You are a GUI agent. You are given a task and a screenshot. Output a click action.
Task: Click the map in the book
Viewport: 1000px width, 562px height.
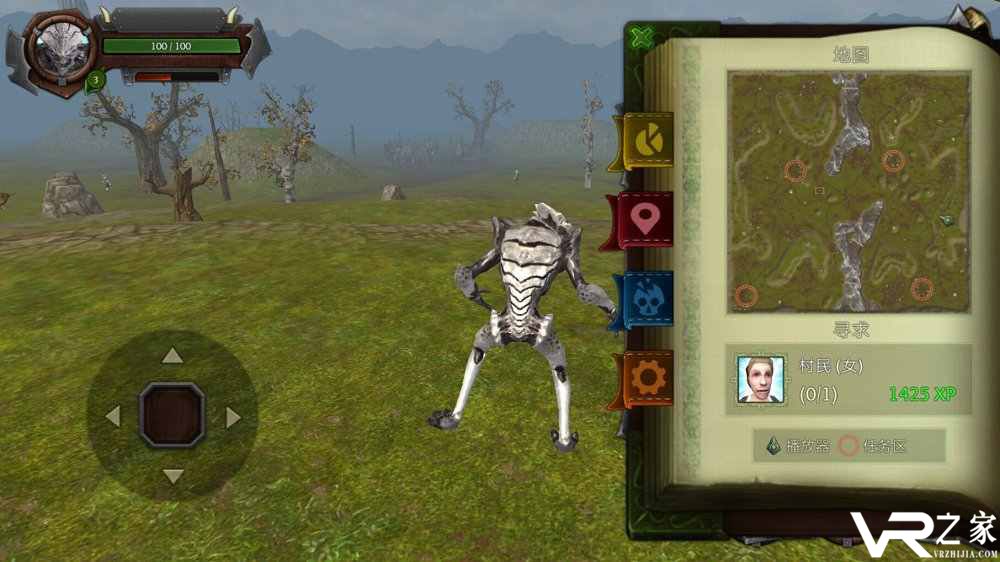[848, 190]
